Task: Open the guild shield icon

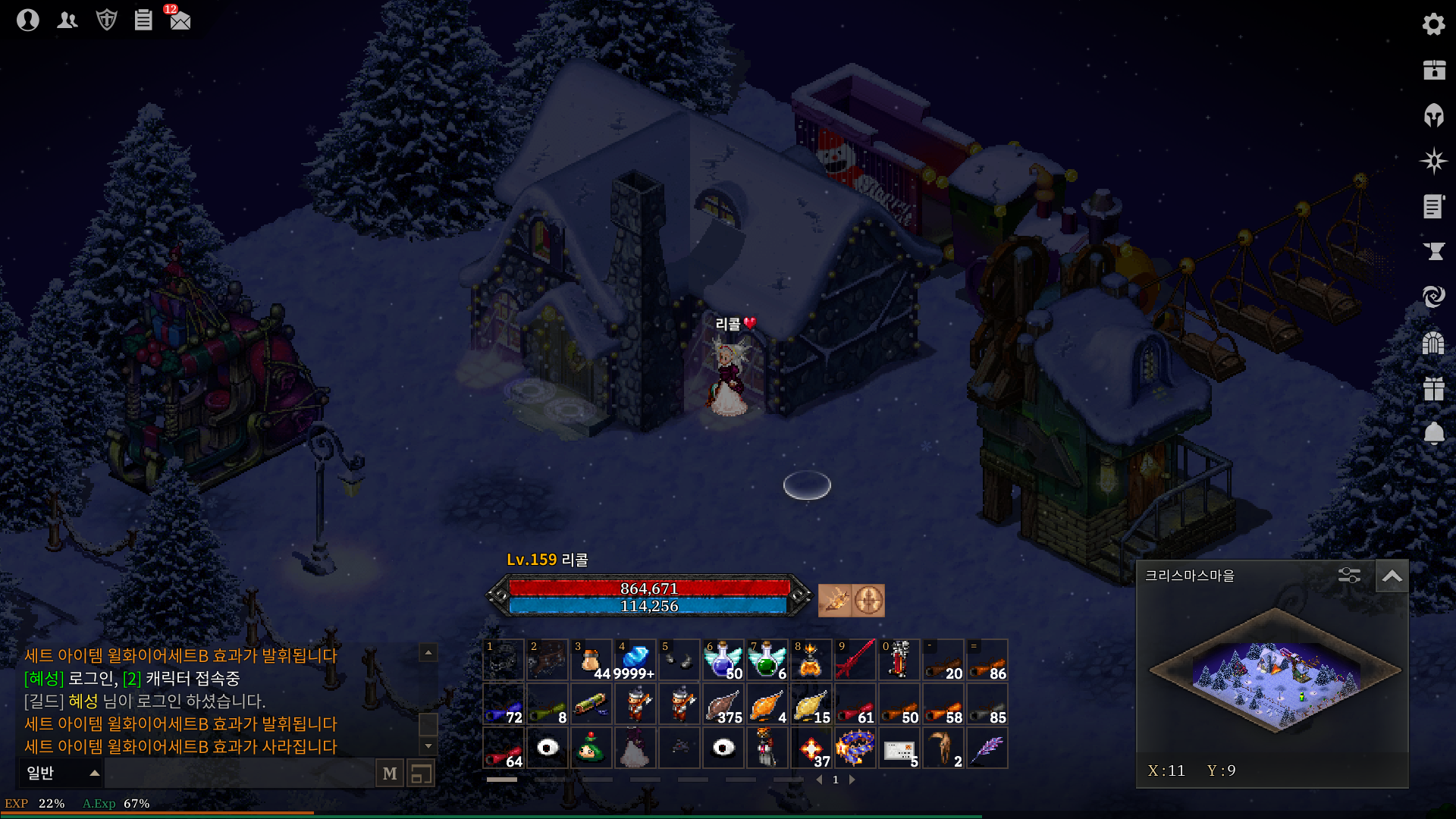Action: click(107, 20)
